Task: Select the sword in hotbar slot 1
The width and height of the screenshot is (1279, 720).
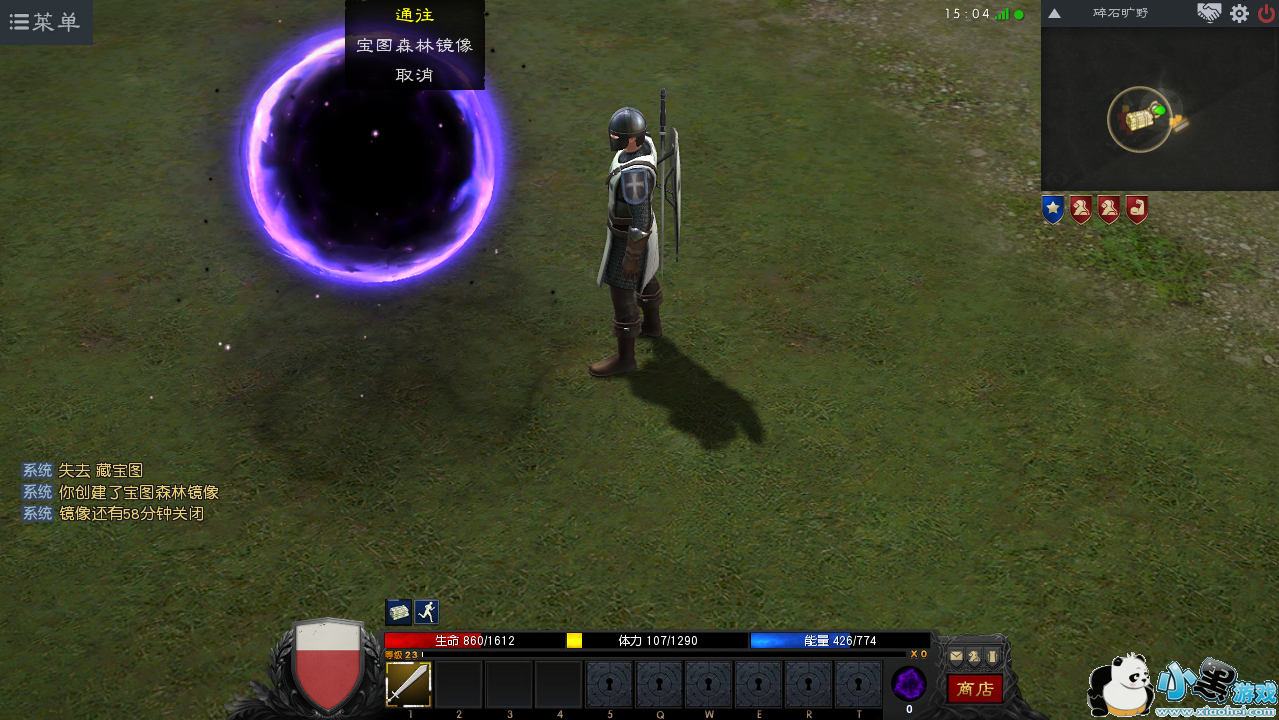Action: pos(408,685)
